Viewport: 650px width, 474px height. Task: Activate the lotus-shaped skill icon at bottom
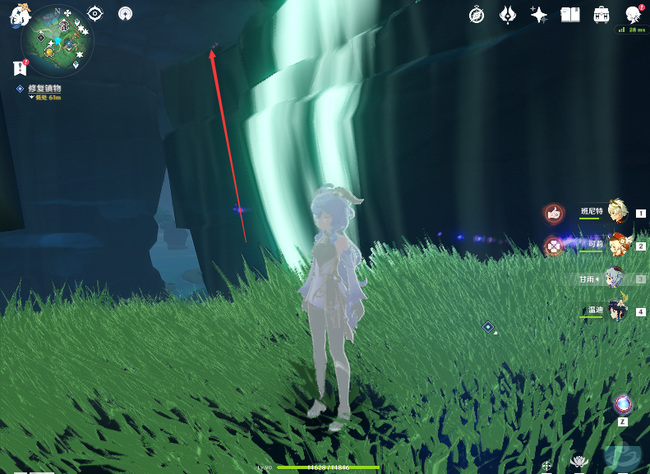[579, 462]
